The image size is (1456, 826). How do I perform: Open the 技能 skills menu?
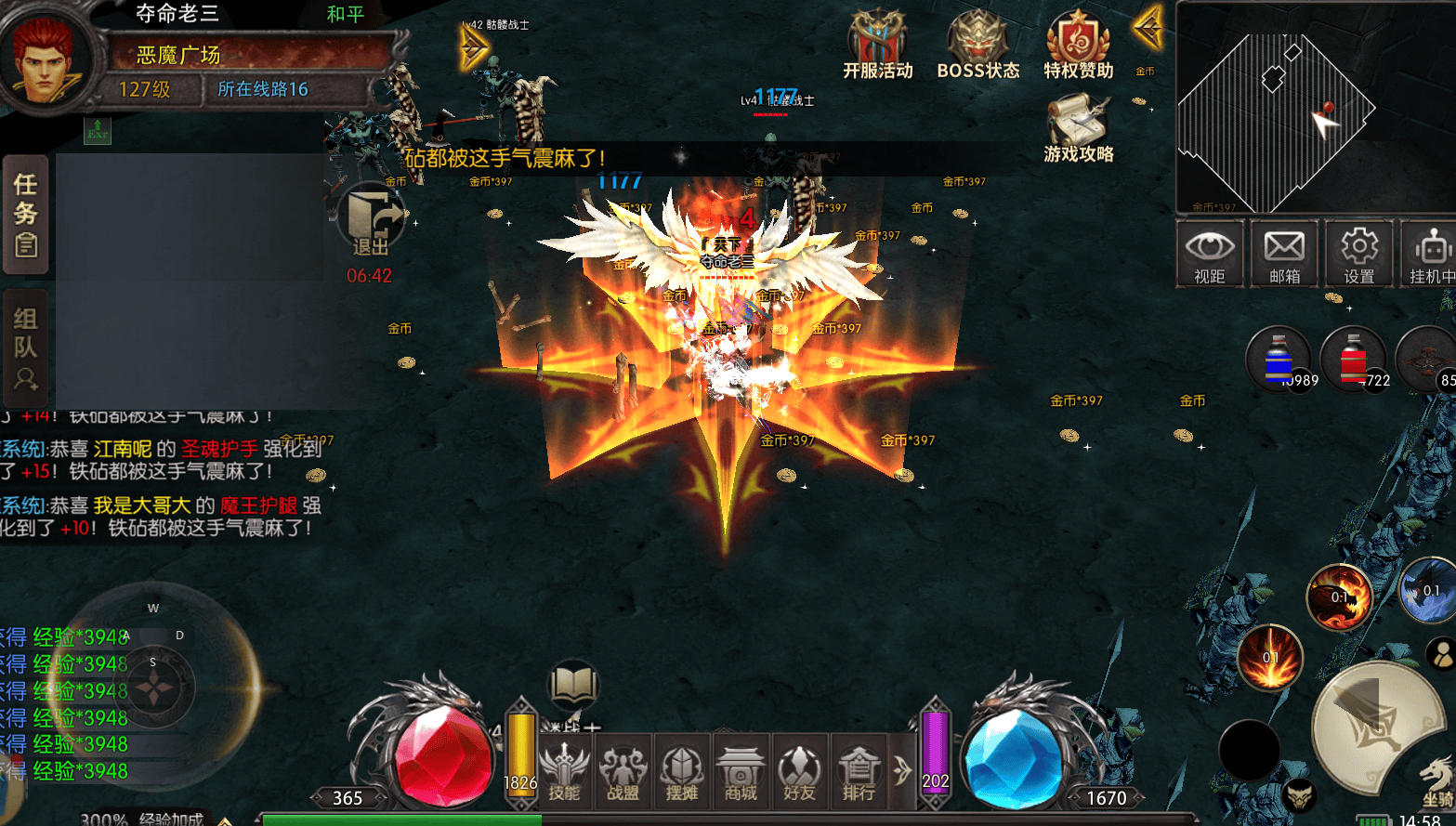563,772
